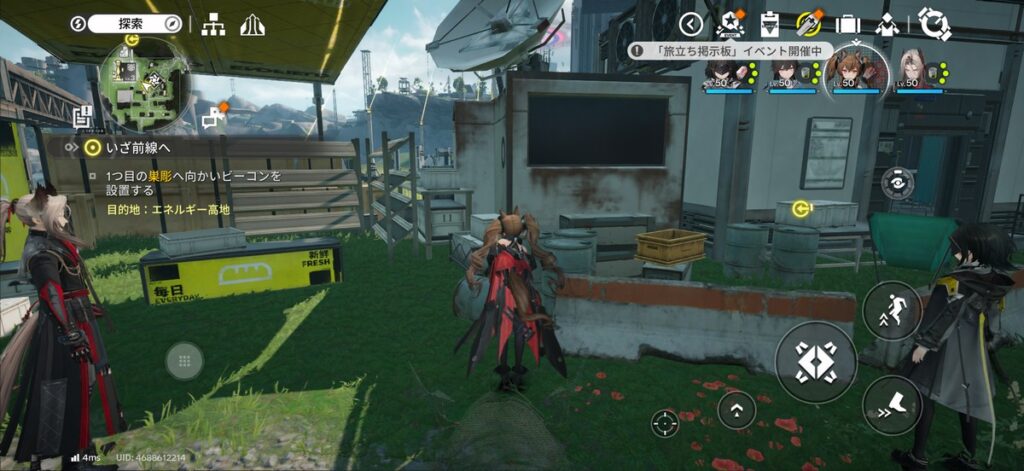
Task: Tap the main diamond attack button
Action: (815, 361)
